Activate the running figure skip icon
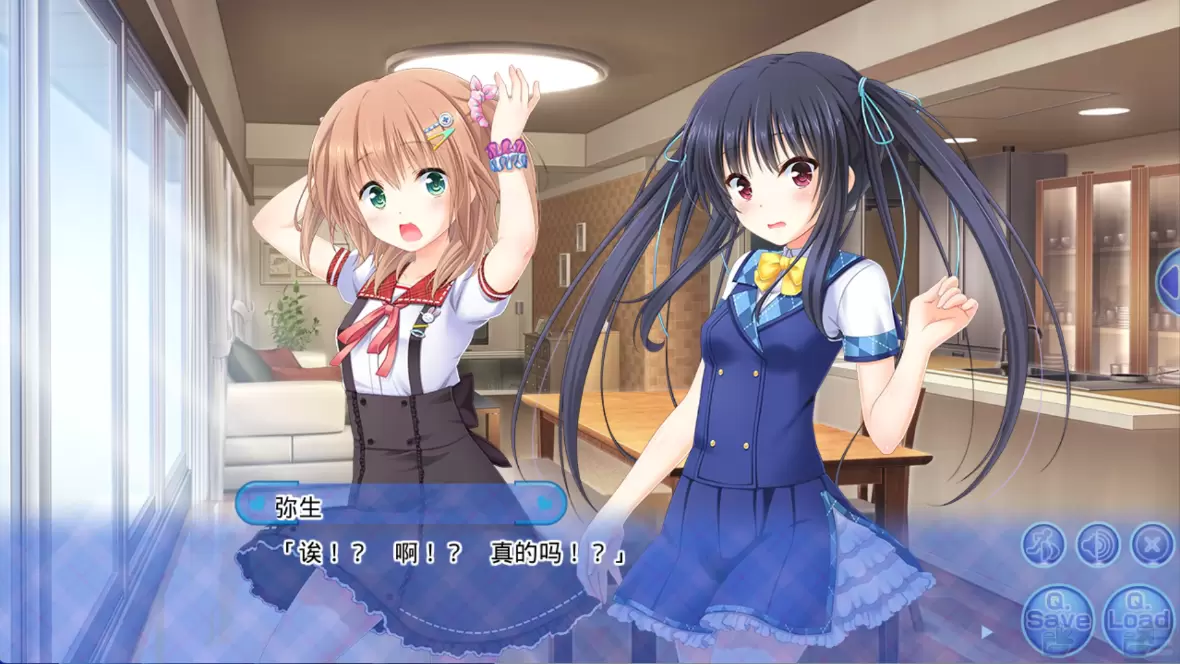This screenshot has height=664, width=1180. point(1043,545)
